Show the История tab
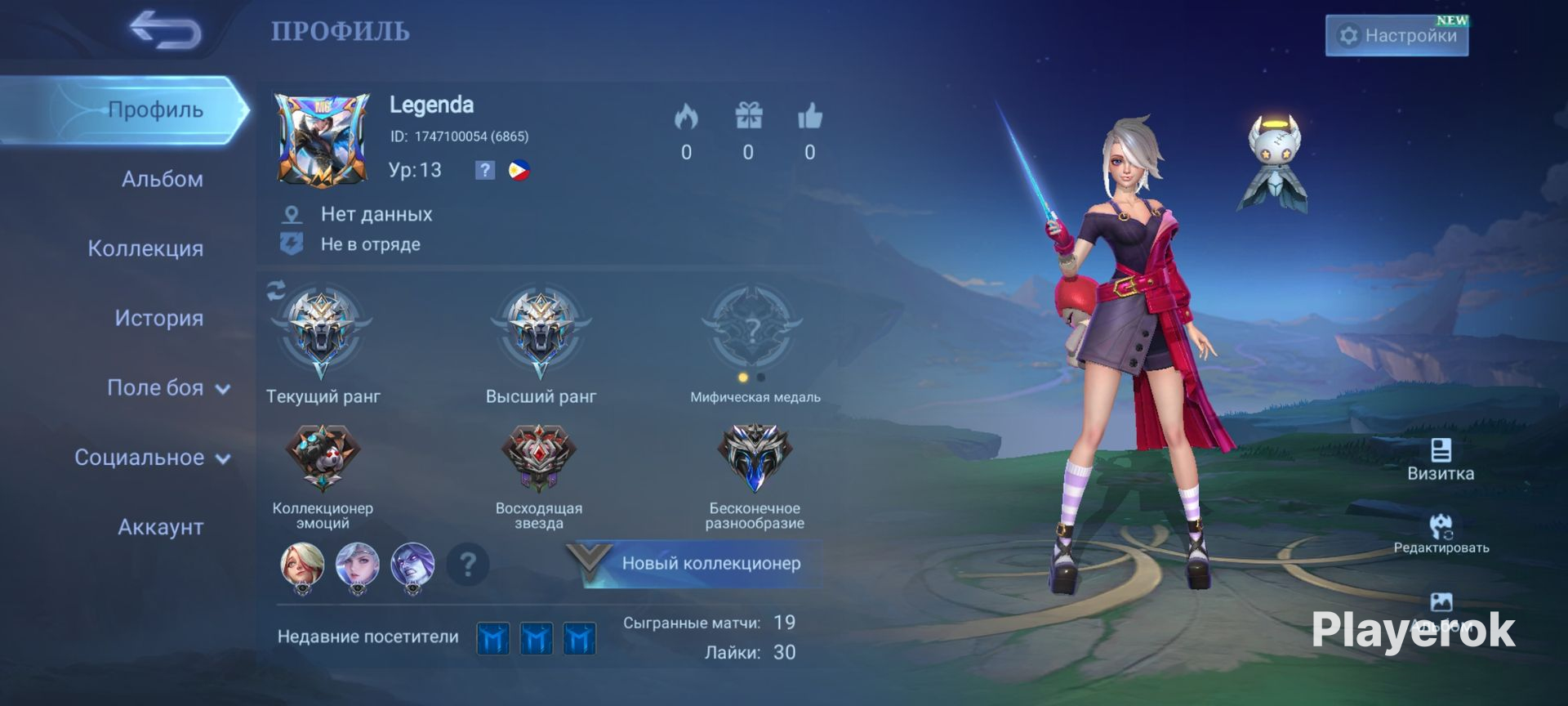 (158, 318)
